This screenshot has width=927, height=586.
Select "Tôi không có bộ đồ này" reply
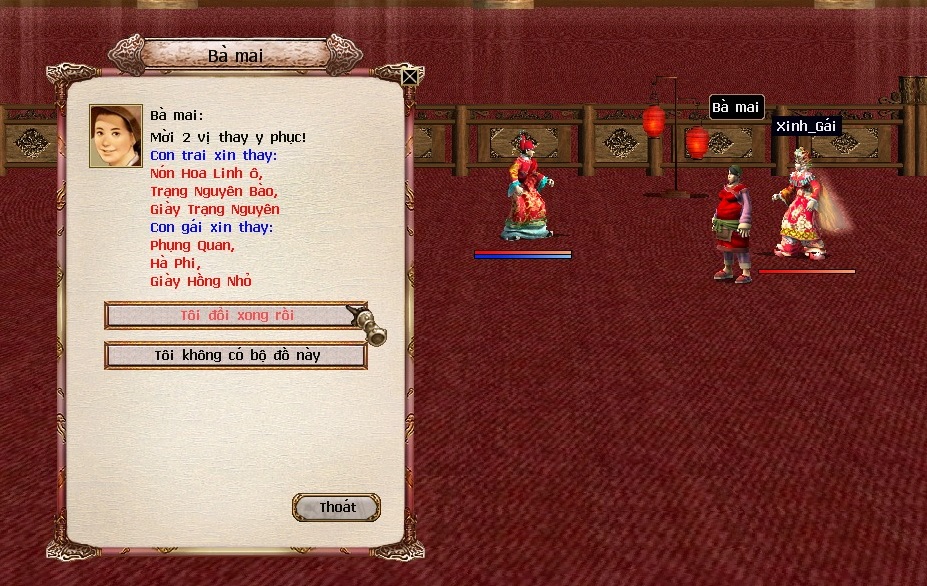coord(236,355)
